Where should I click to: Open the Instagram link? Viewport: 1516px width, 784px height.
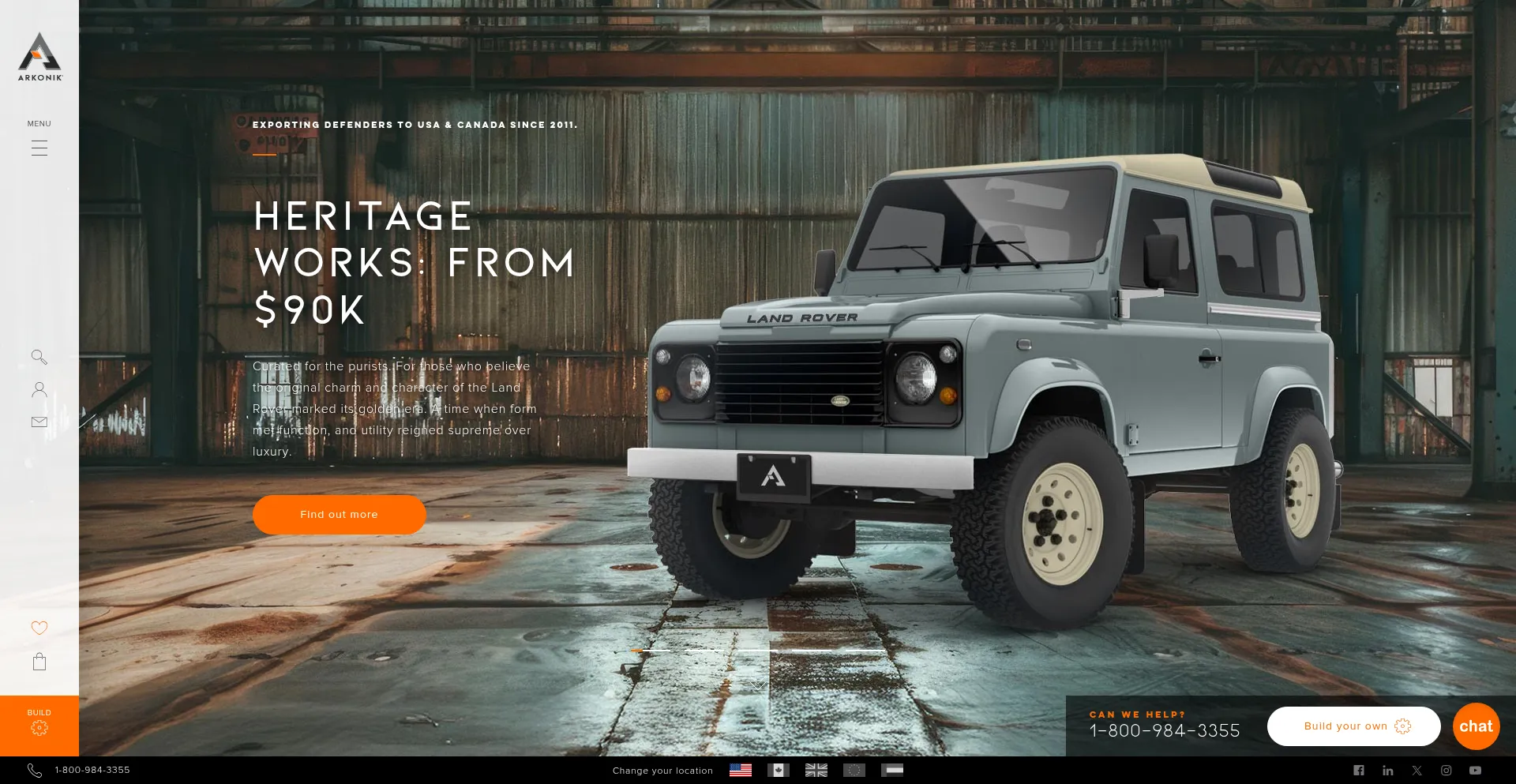(x=1446, y=771)
